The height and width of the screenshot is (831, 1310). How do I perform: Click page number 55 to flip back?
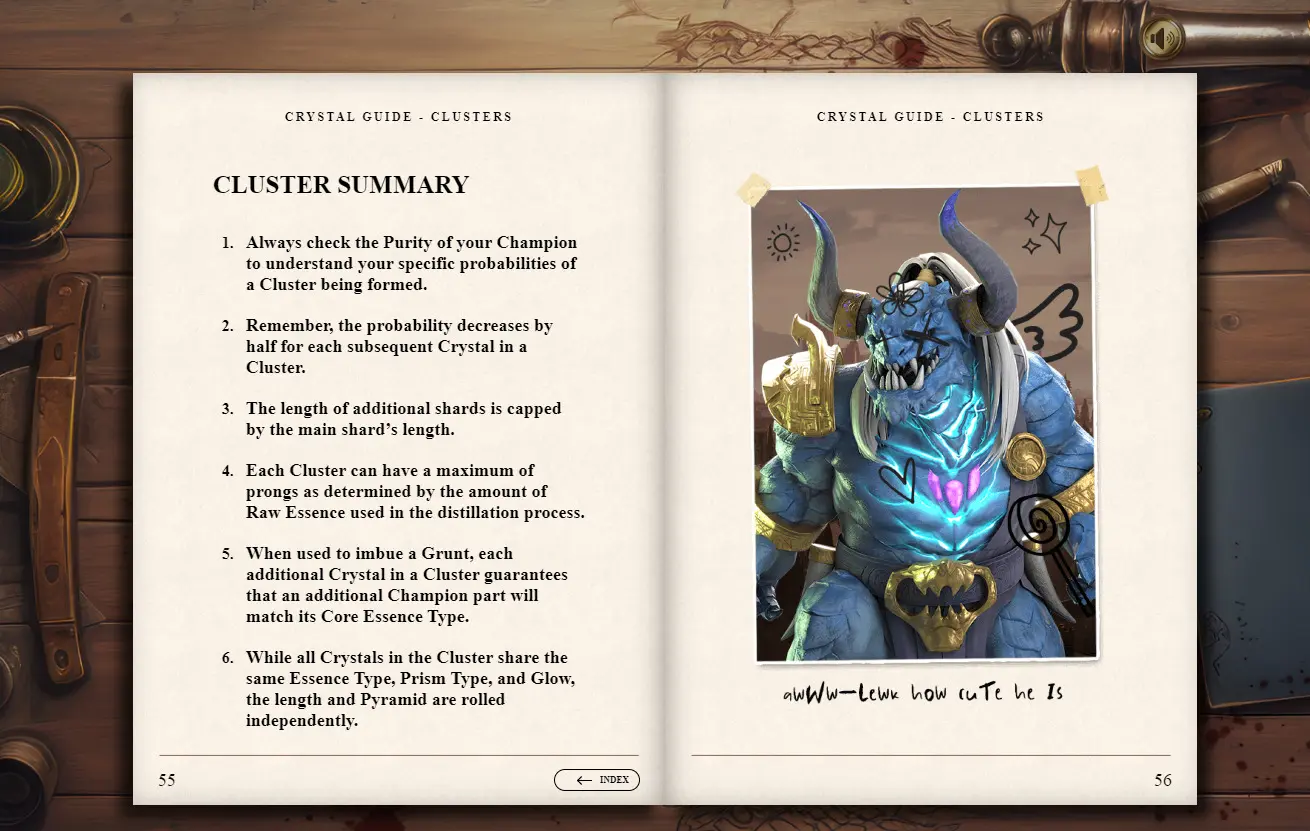click(166, 780)
